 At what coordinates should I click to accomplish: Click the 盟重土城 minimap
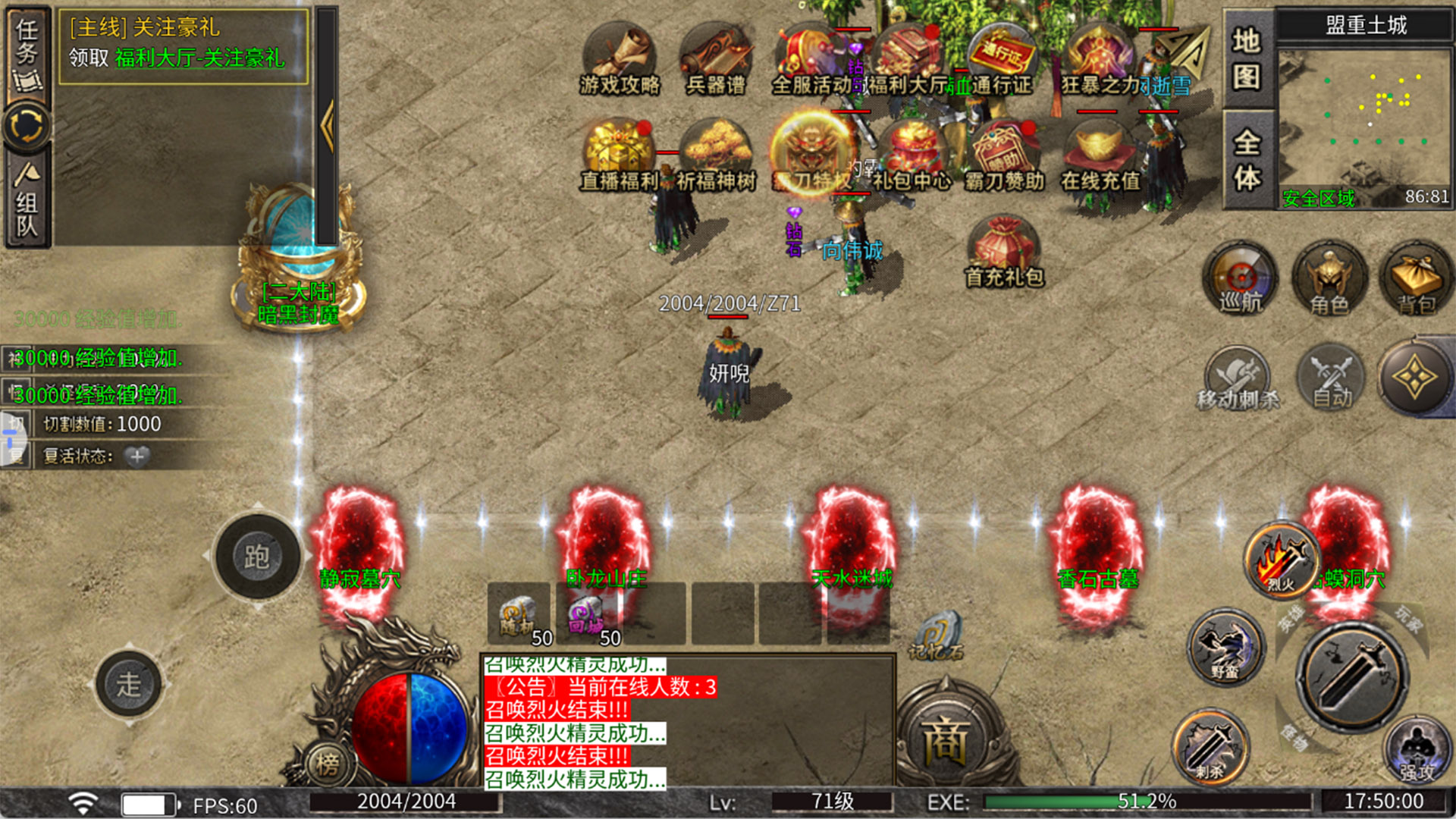click(1365, 121)
